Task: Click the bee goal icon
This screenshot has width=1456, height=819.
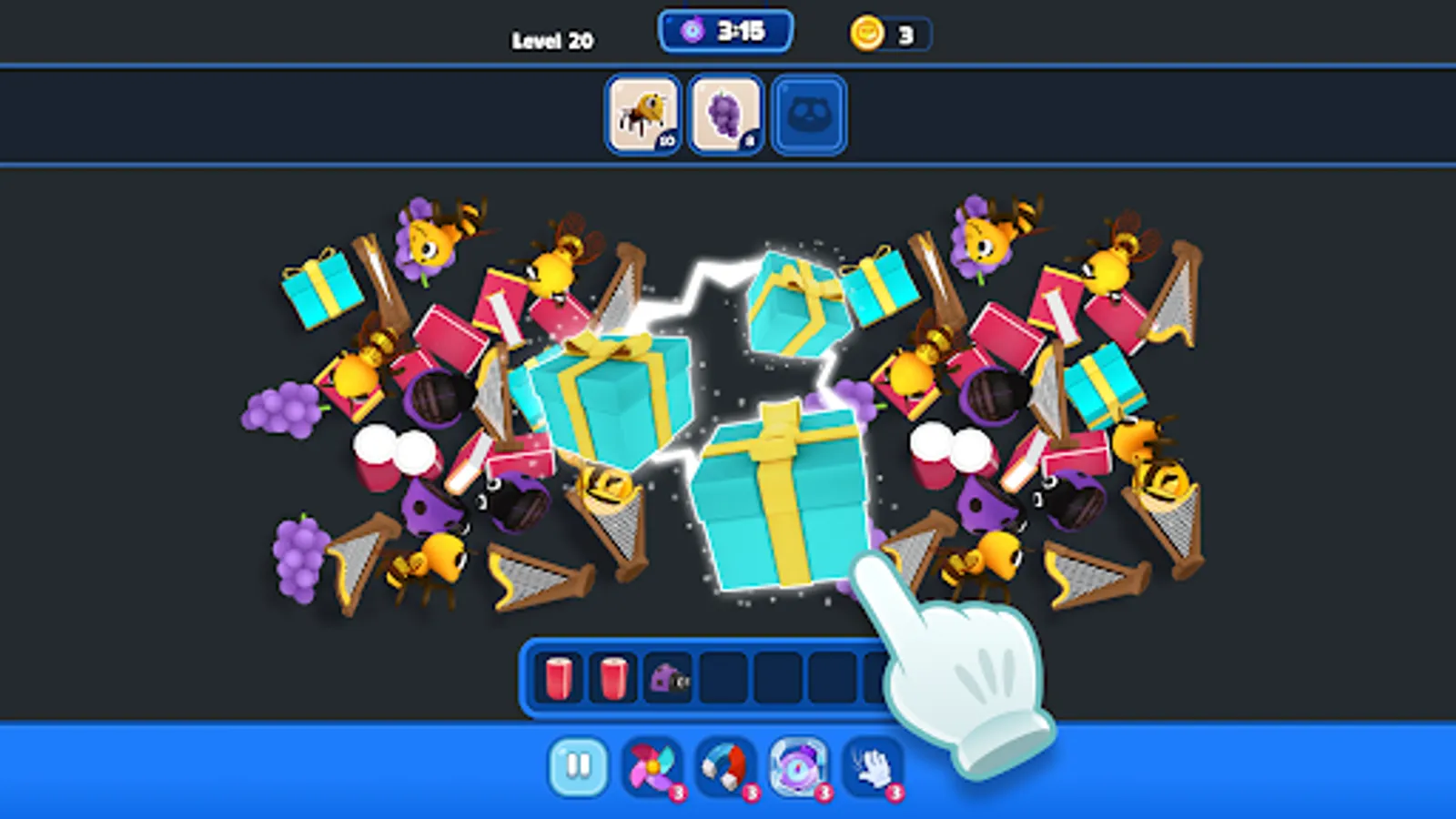Action: 642,113
